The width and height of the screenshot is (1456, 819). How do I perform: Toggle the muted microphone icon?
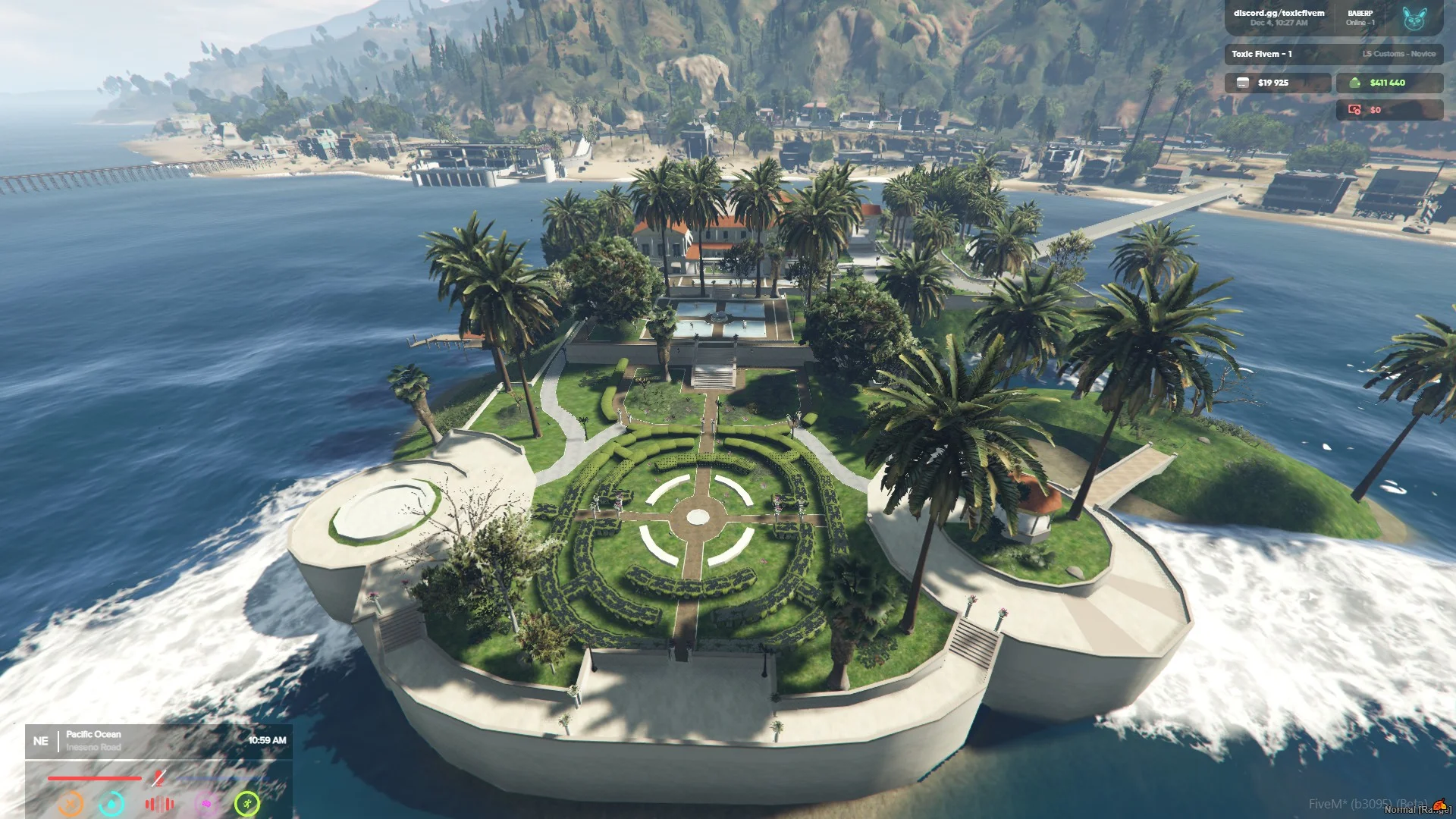(x=158, y=777)
